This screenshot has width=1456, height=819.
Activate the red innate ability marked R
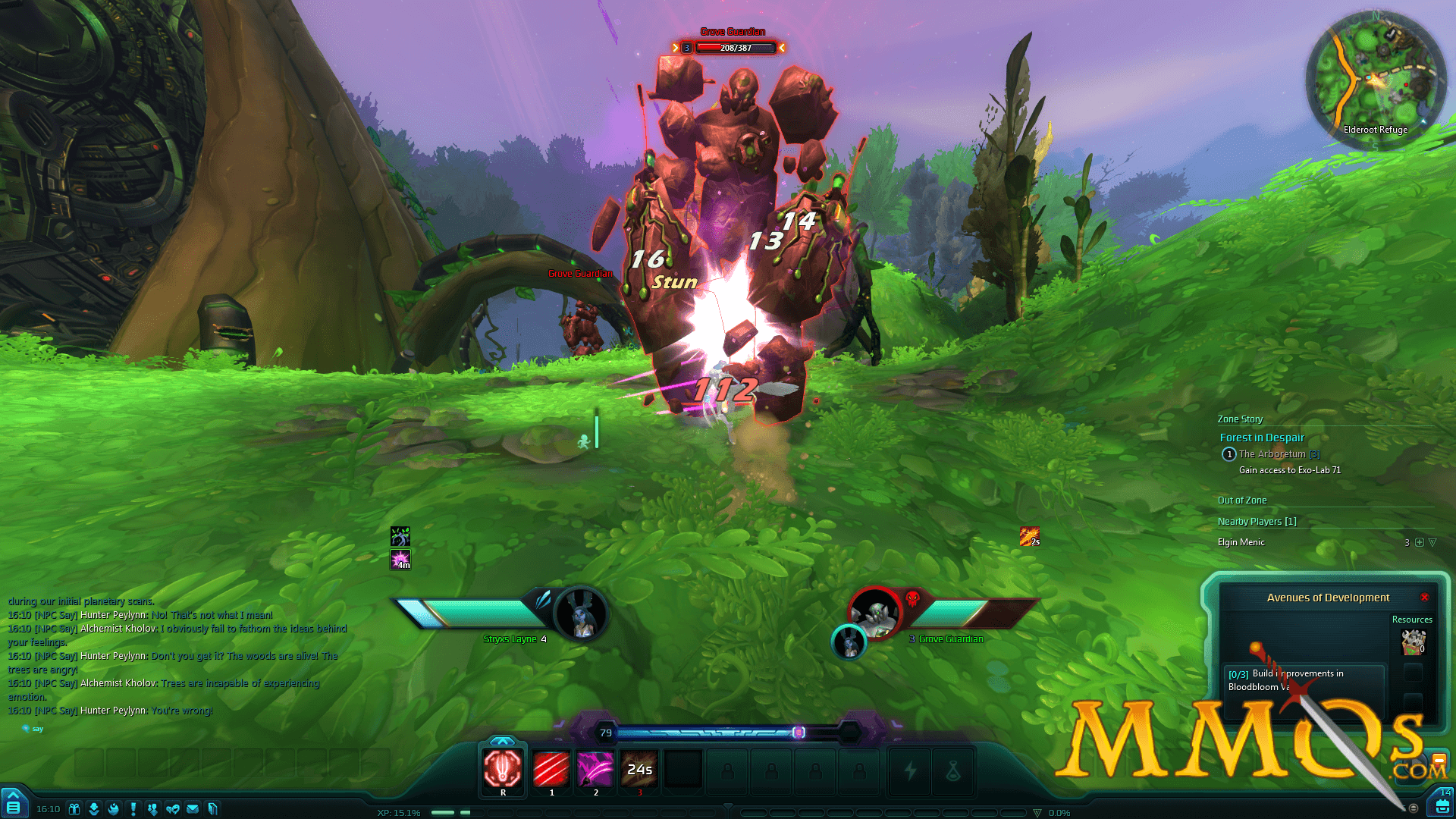(x=502, y=769)
